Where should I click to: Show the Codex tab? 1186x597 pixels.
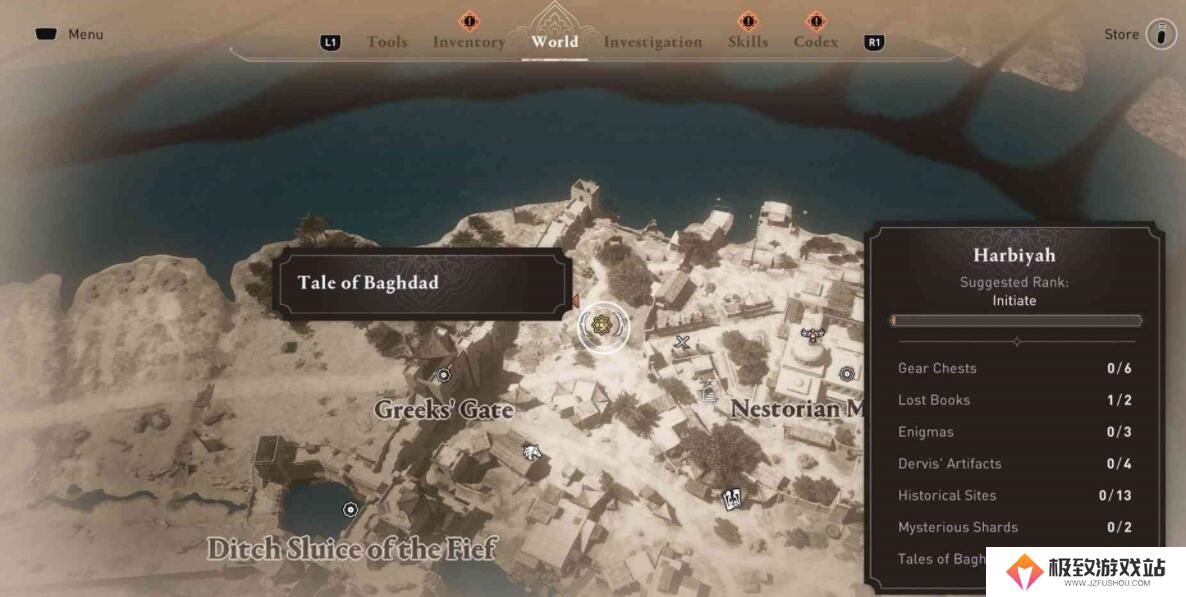tap(815, 42)
